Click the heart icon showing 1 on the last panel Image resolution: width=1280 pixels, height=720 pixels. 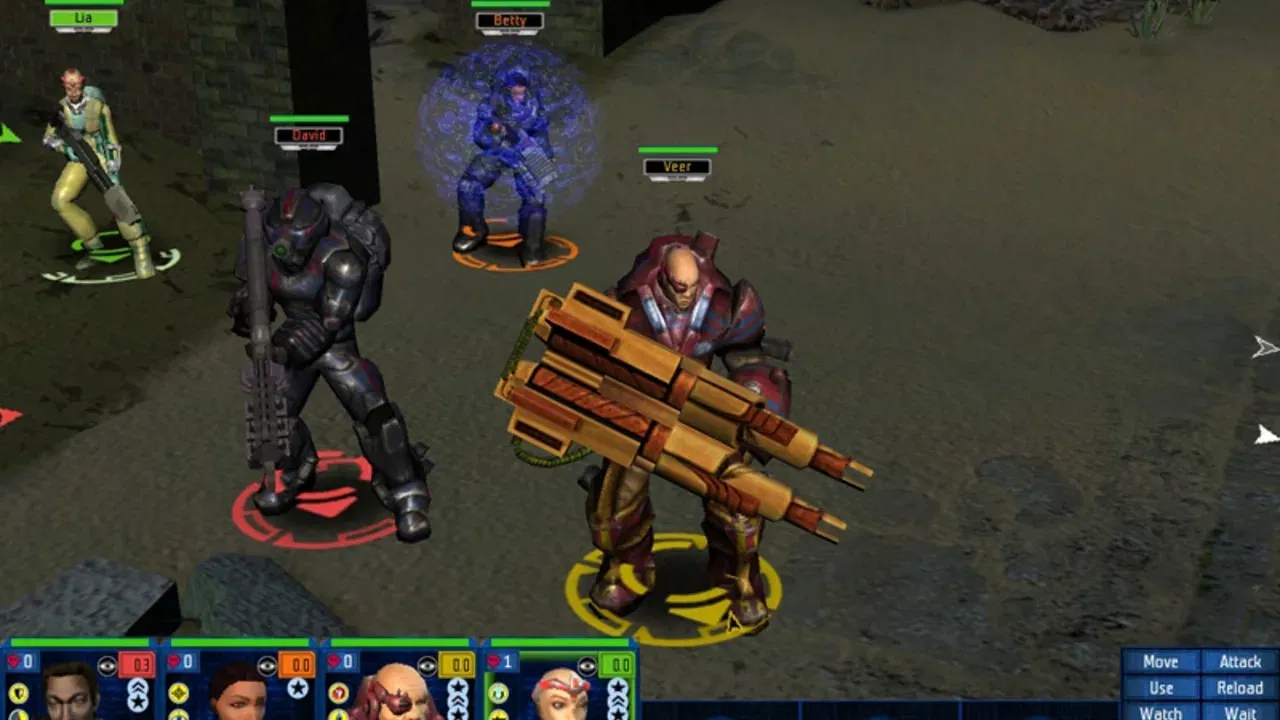[x=495, y=661]
